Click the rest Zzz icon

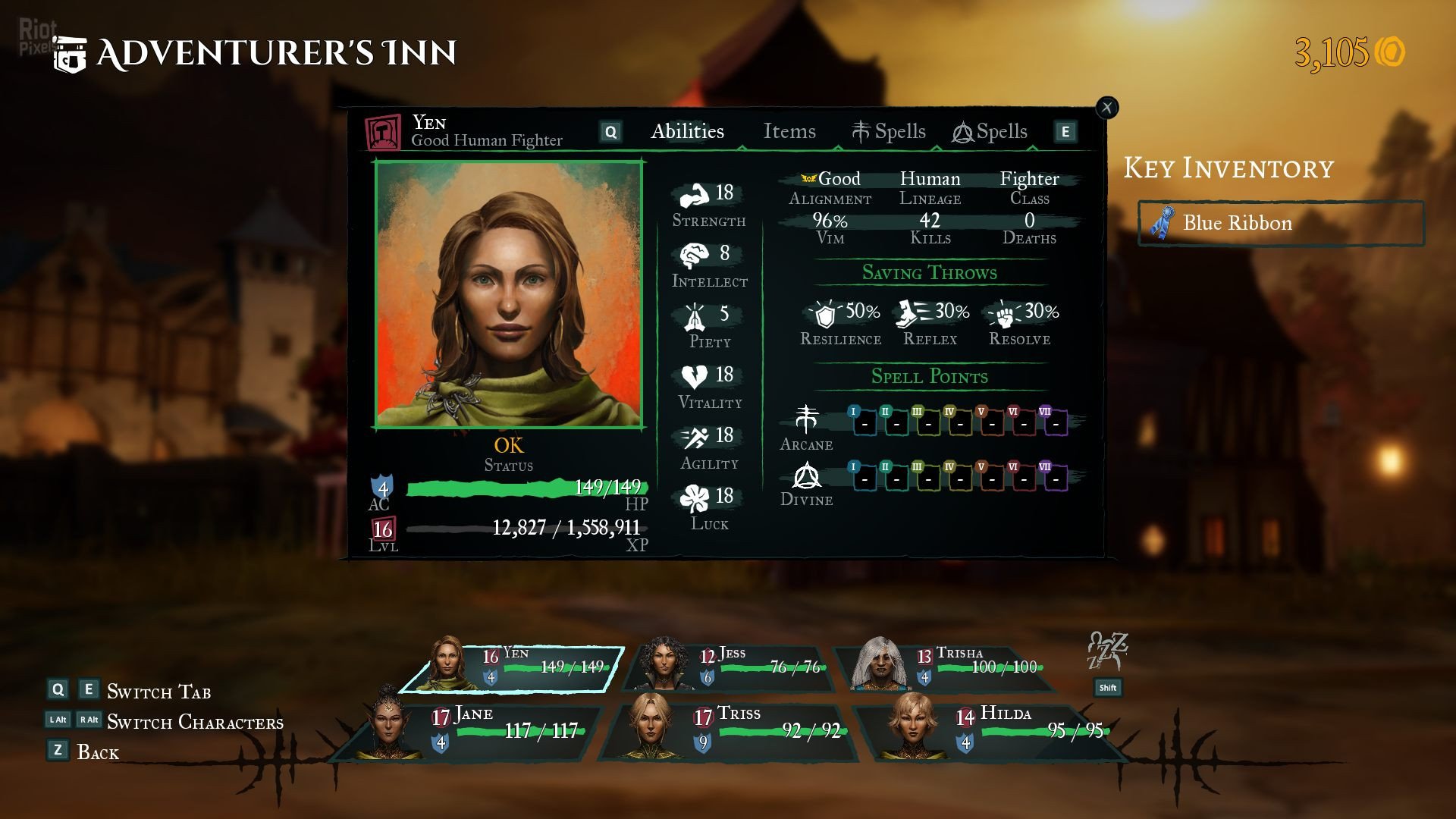tap(1107, 651)
